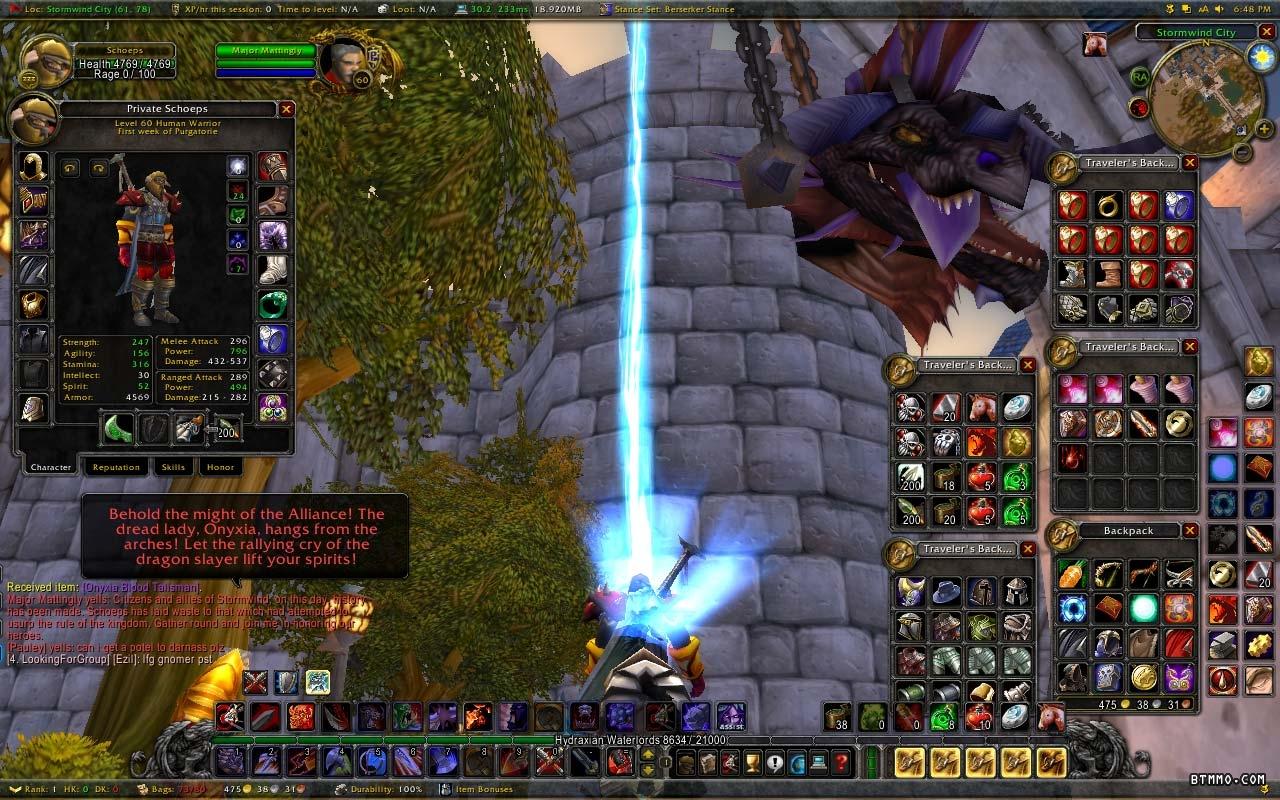Switch to the Reputation tab

coord(116,467)
